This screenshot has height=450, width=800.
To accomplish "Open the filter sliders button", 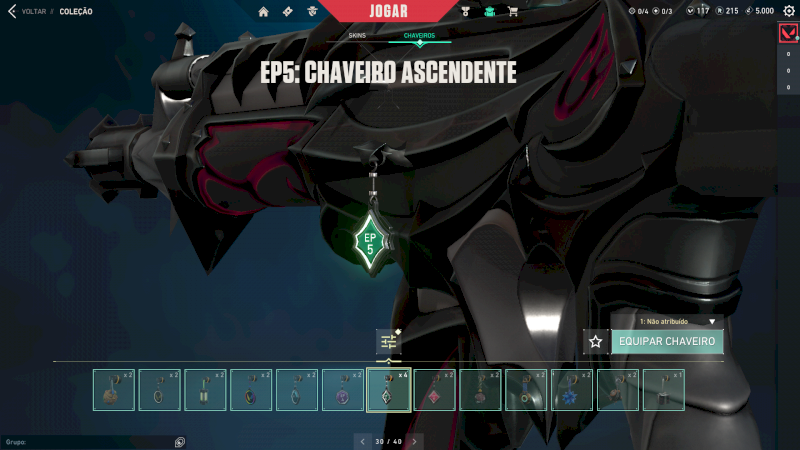I will click(x=389, y=341).
